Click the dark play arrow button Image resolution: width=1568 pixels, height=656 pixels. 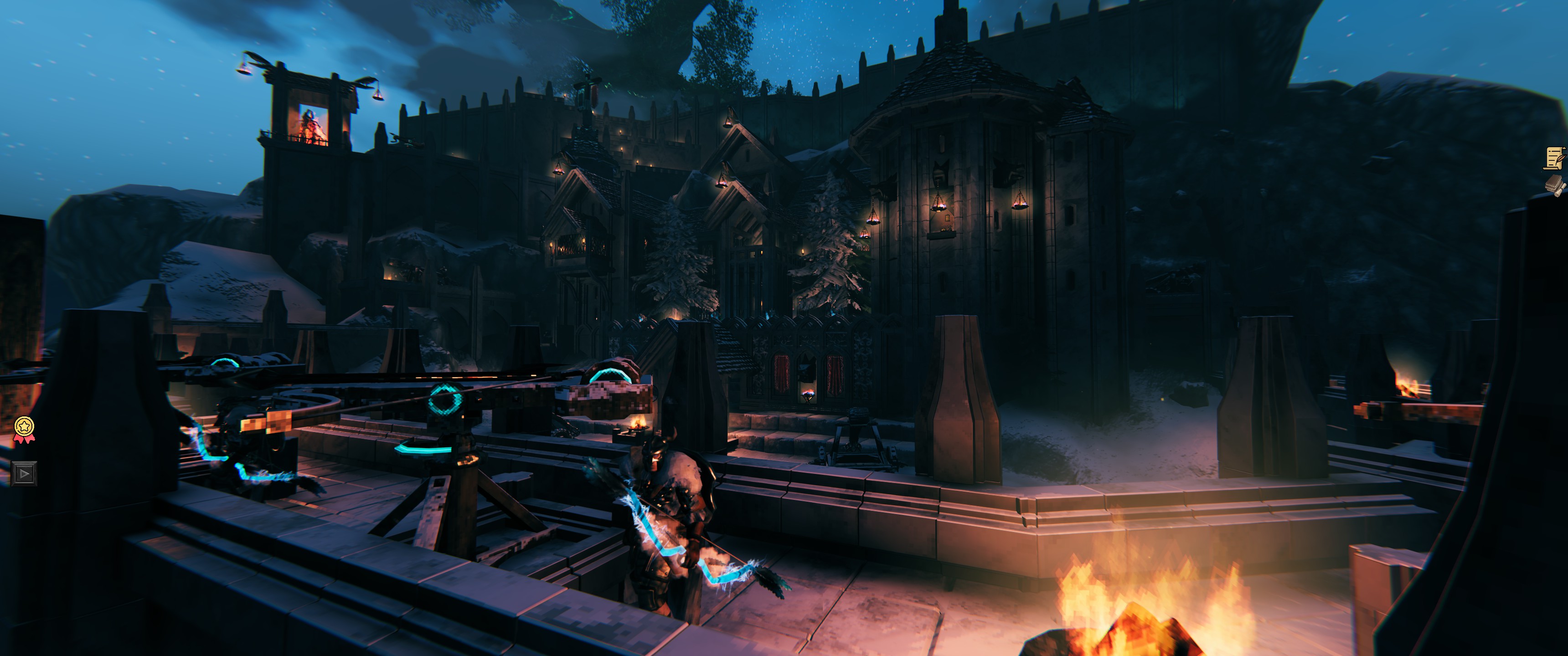pos(24,473)
